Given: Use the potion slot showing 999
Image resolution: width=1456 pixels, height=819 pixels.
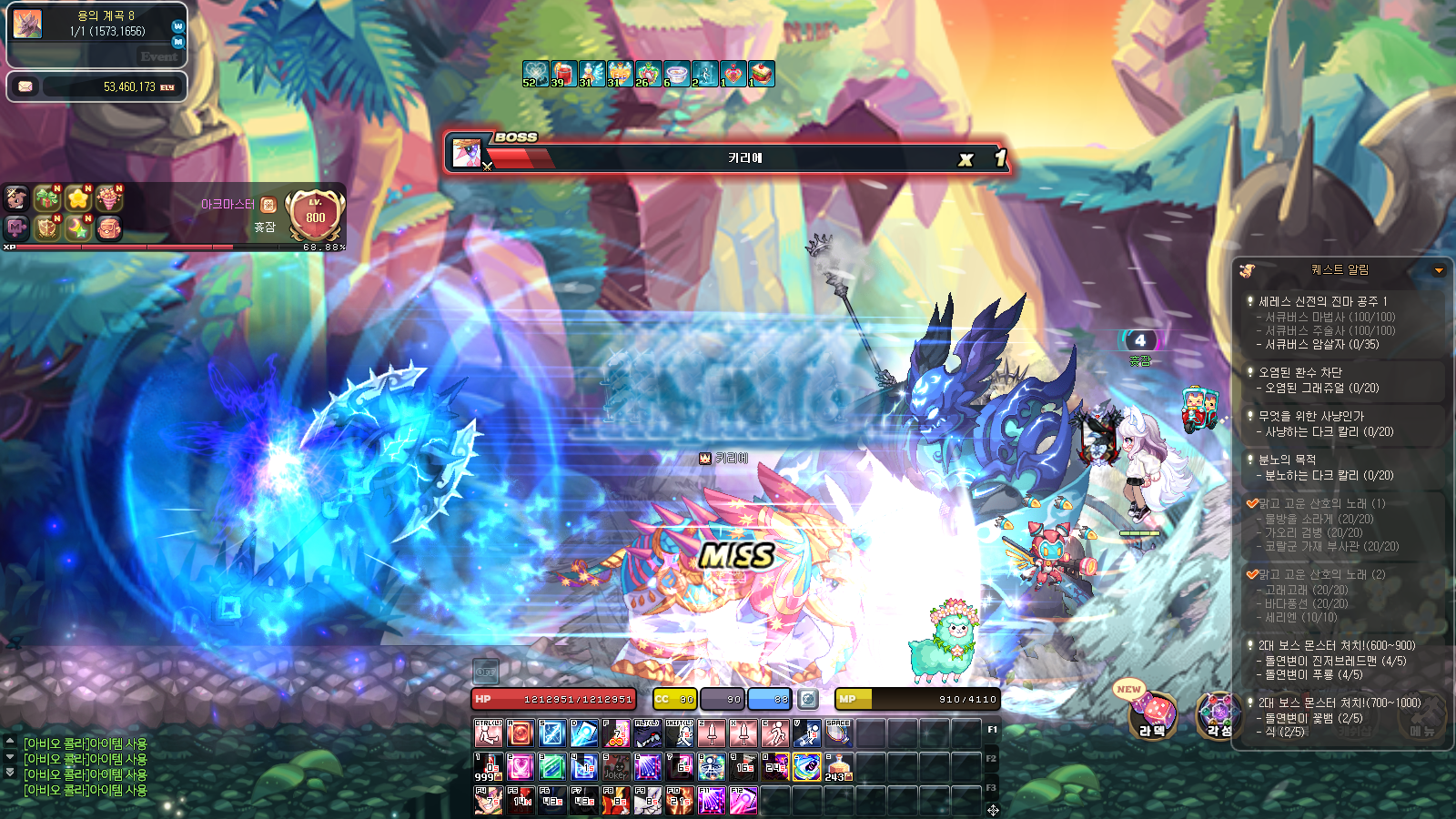Looking at the screenshot, I should (488, 766).
